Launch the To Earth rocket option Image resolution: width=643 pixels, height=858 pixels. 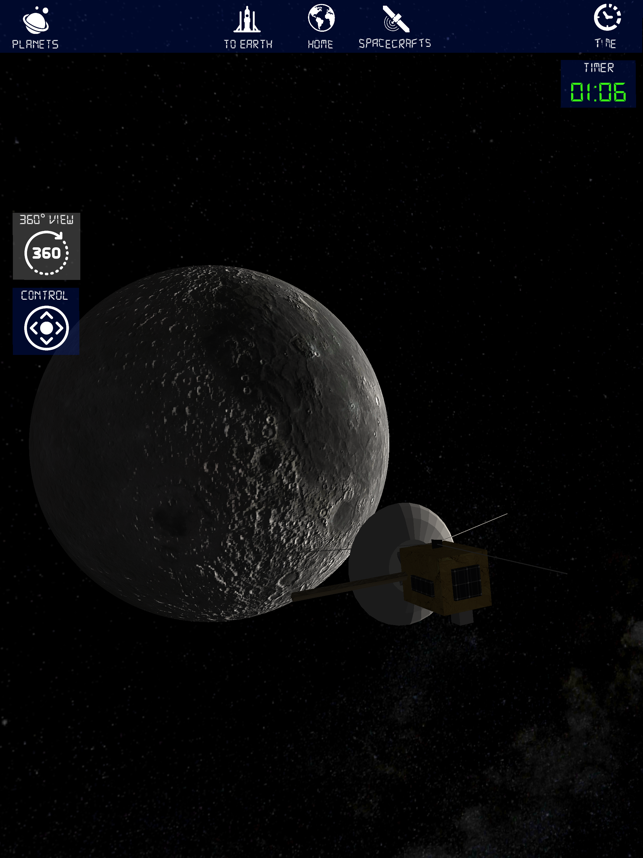(x=248, y=27)
